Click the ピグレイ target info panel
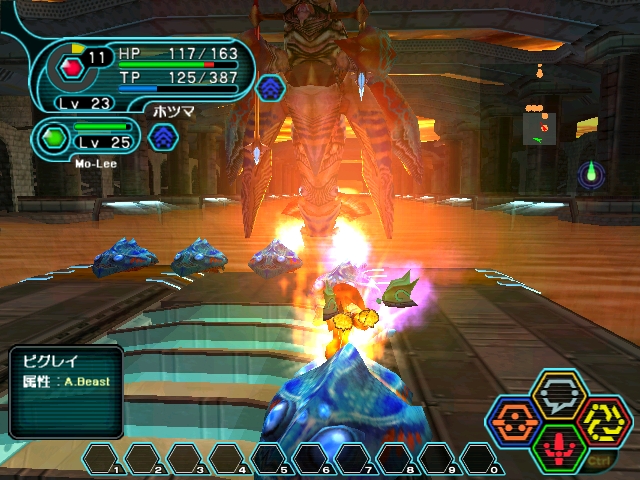Screen dimensions: 640x480 [x=66, y=391]
